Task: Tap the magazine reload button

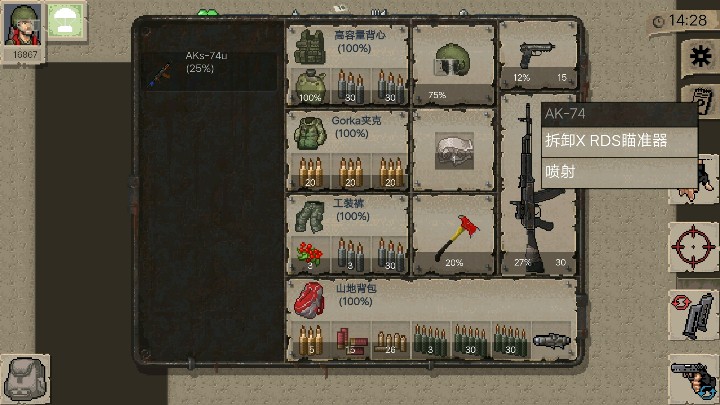Action: coord(694,314)
